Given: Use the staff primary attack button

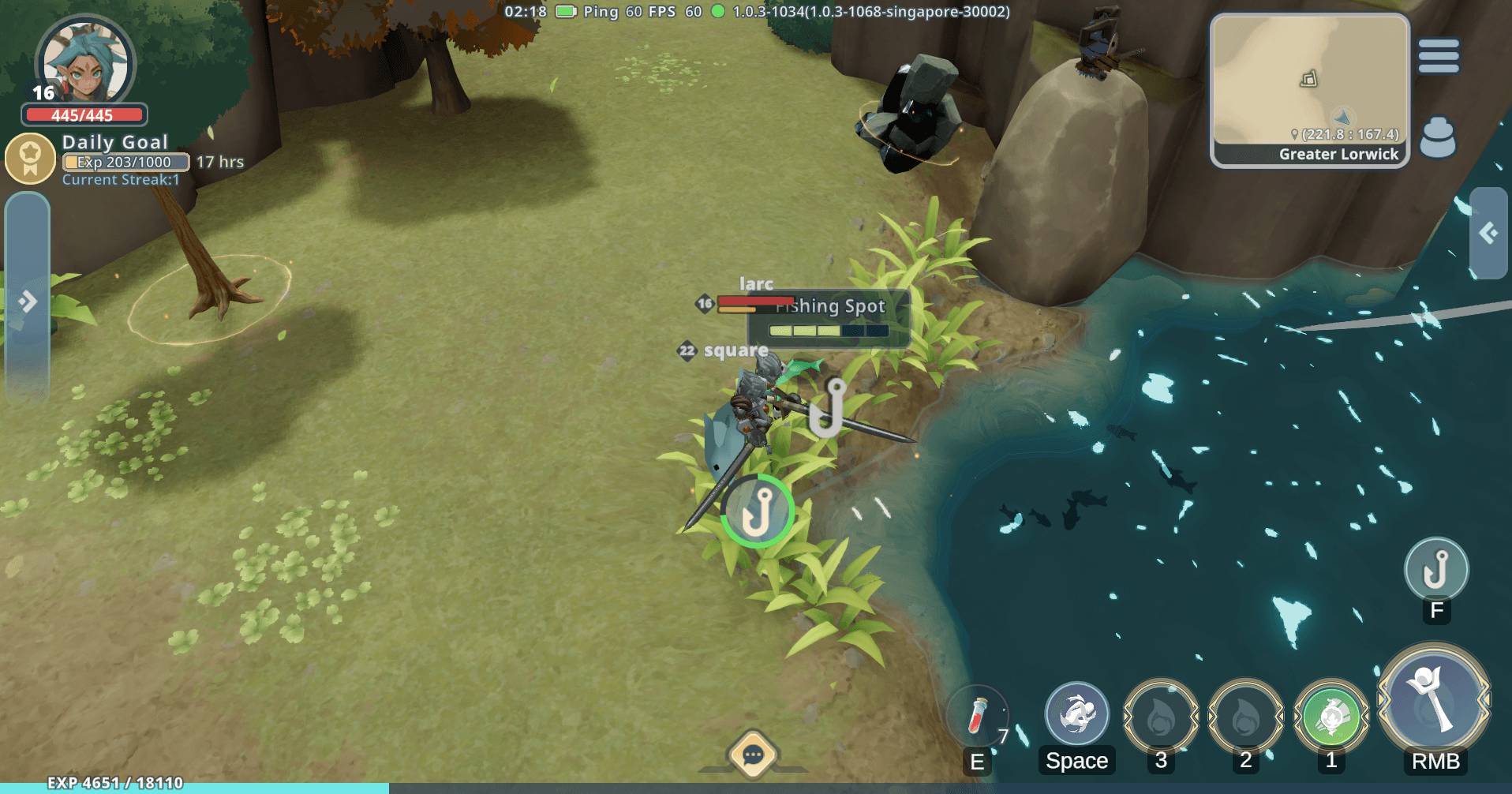Looking at the screenshot, I should coord(1434,700).
